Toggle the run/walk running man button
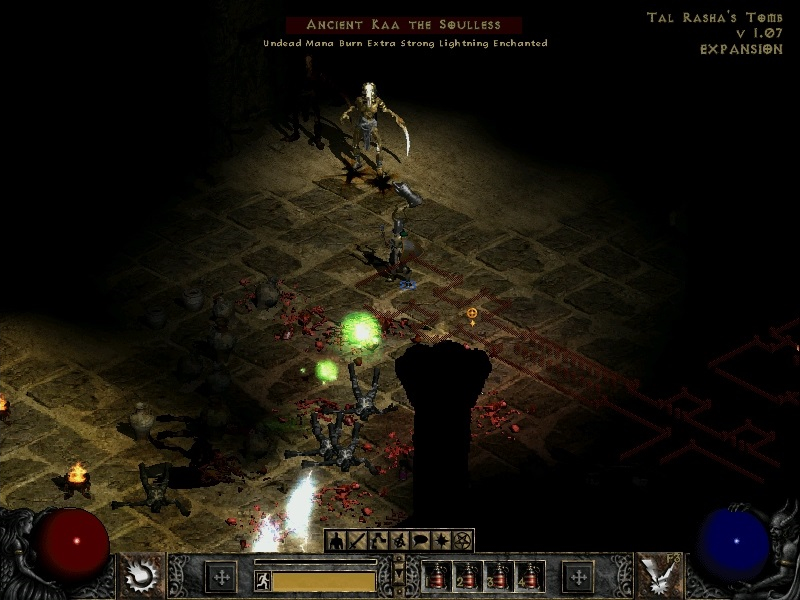Screen dimensions: 800x600 click(x=263, y=580)
